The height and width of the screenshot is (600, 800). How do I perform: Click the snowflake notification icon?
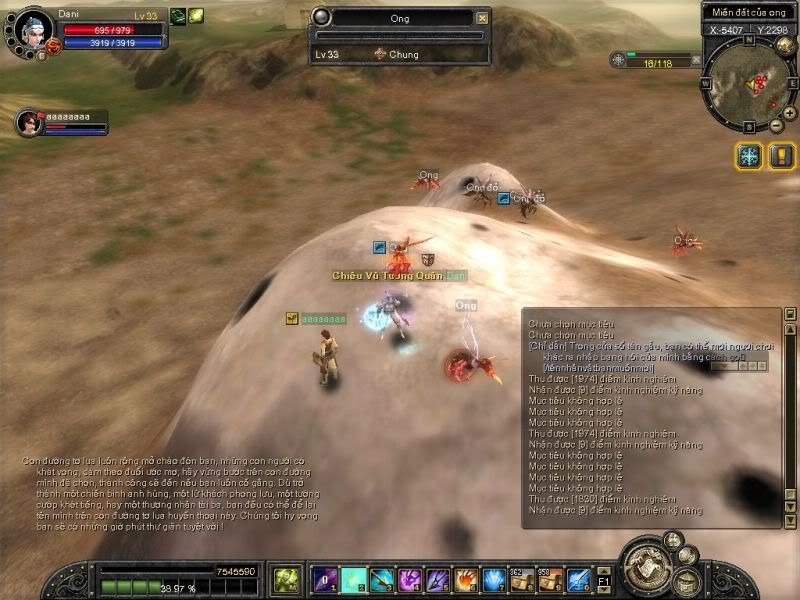pos(748,156)
